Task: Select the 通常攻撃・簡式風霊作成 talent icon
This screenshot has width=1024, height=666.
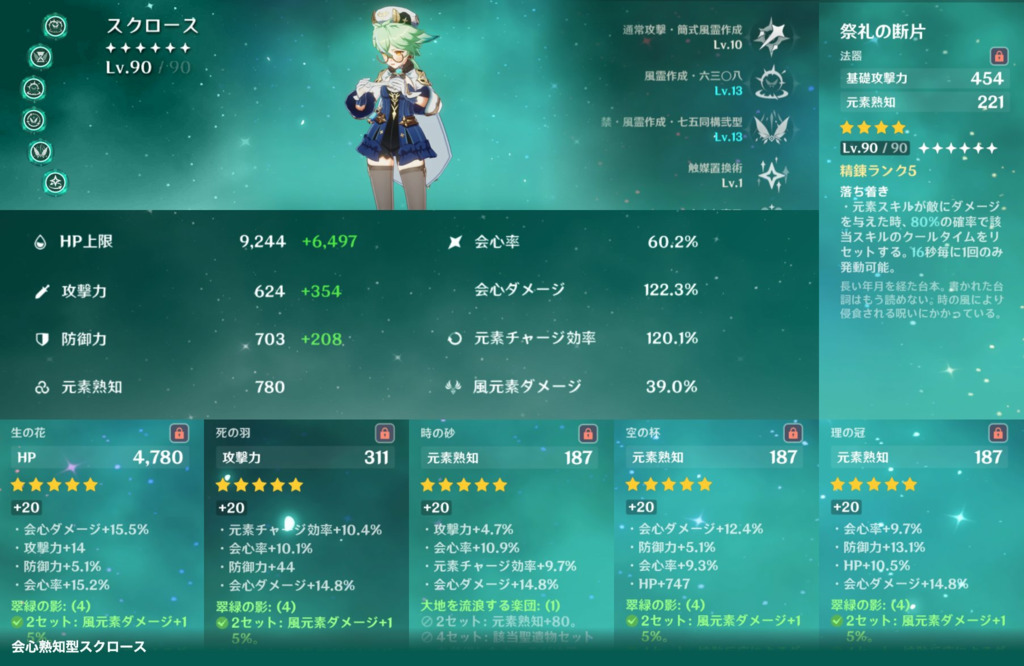Action: point(771,36)
